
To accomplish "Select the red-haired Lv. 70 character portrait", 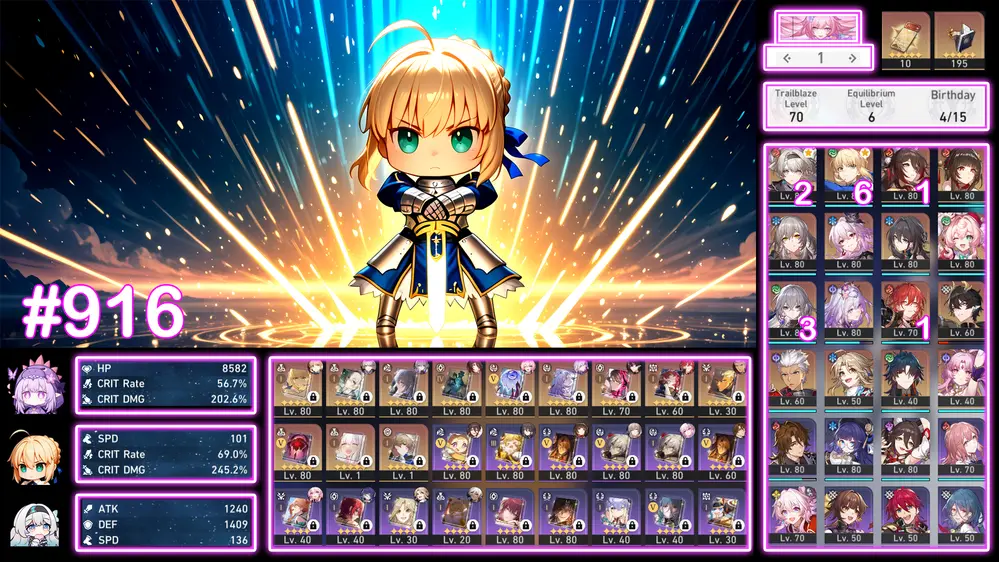I will pyautogui.click(x=905, y=308).
